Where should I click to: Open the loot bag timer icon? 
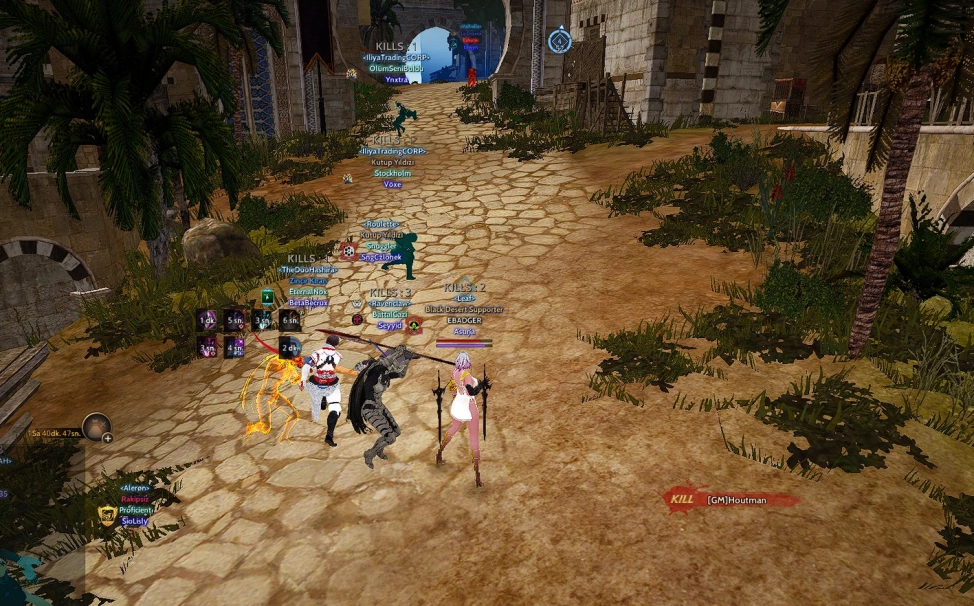pyautogui.click(x=96, y=427)
